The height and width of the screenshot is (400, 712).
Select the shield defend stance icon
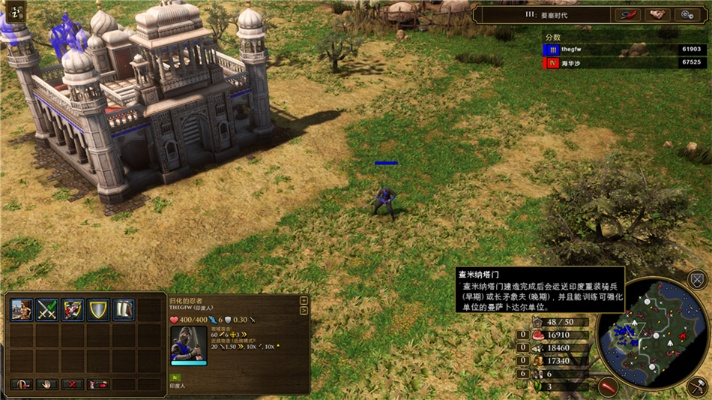(98, 310)
